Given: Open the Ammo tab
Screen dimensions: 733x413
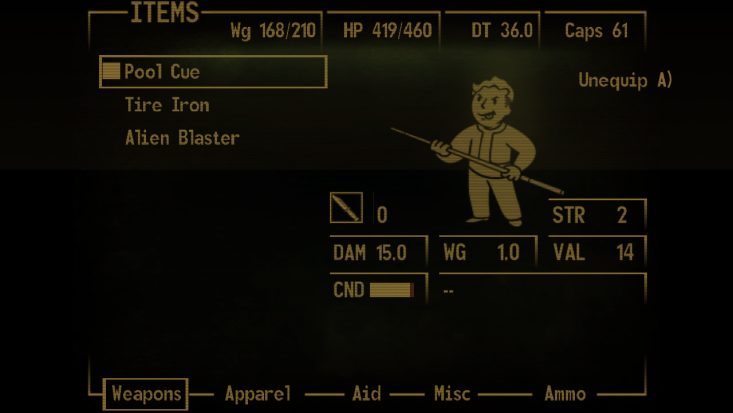Looking at the screenshot, I should click(x=565, y=394).
